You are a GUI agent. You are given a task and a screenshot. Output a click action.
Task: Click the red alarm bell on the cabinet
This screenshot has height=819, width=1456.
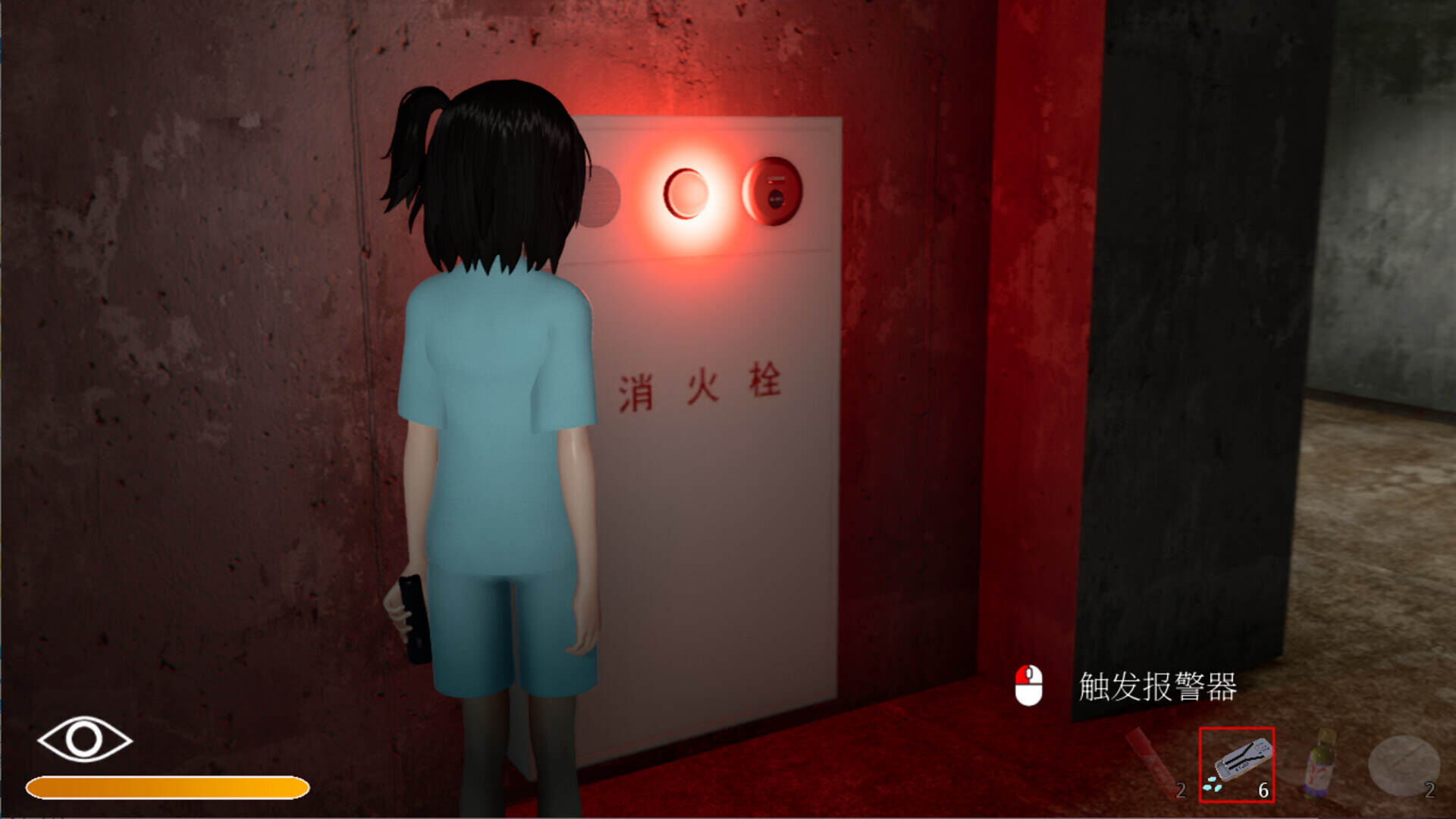tap(775, 193)
